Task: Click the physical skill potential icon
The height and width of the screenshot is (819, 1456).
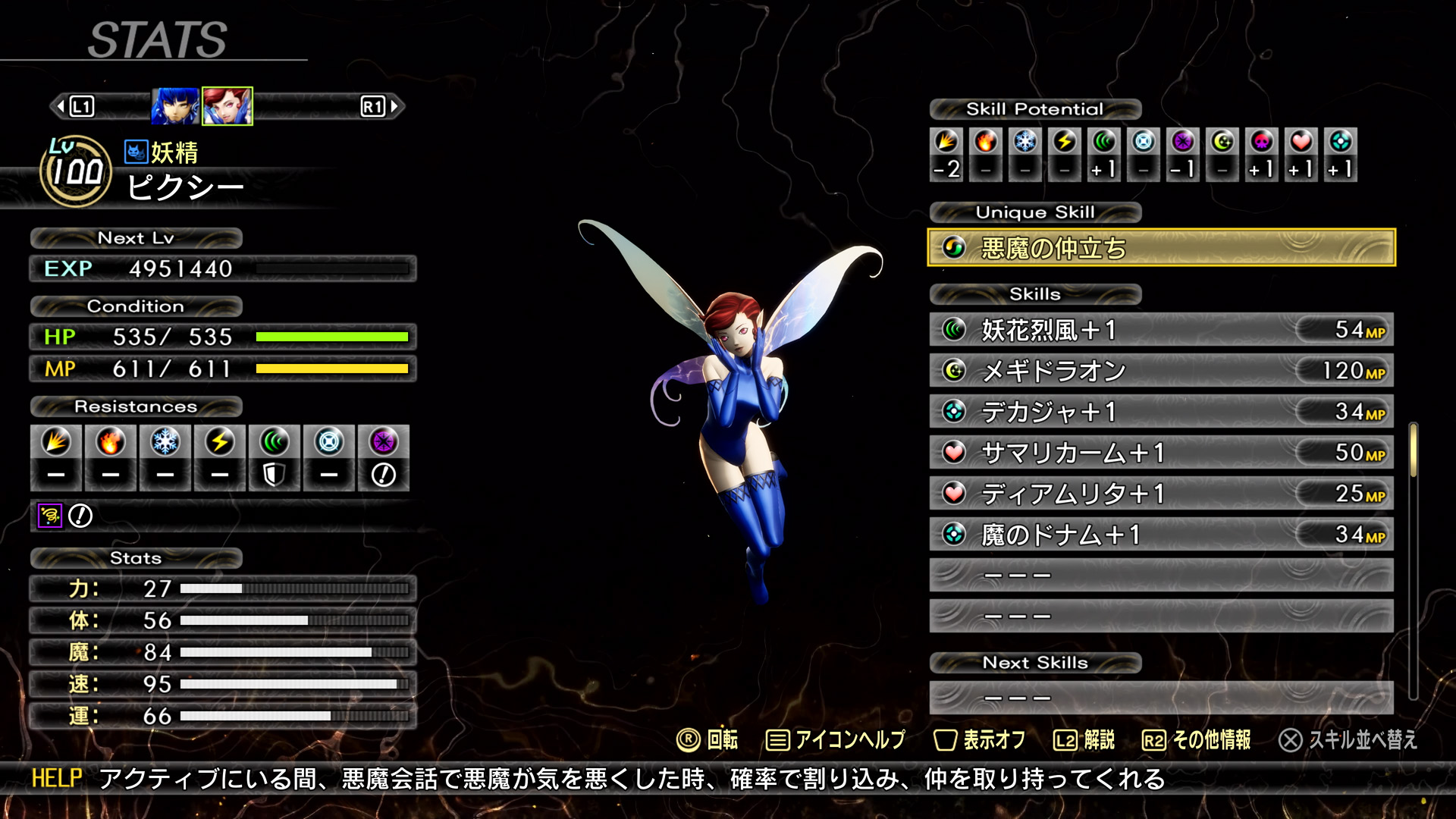Action: click(946, 142)
